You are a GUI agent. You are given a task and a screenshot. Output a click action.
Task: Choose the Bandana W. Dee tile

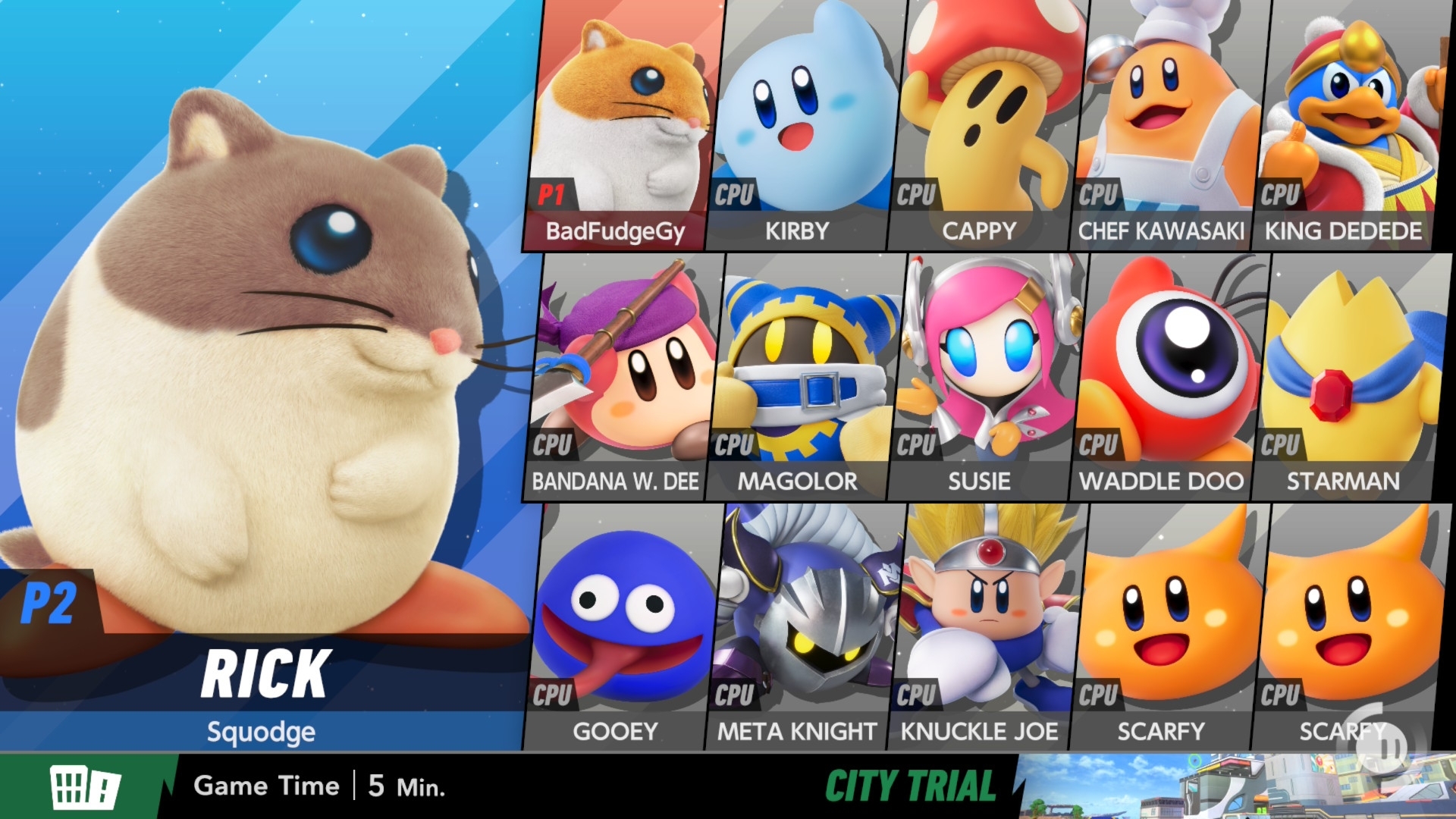622,375
